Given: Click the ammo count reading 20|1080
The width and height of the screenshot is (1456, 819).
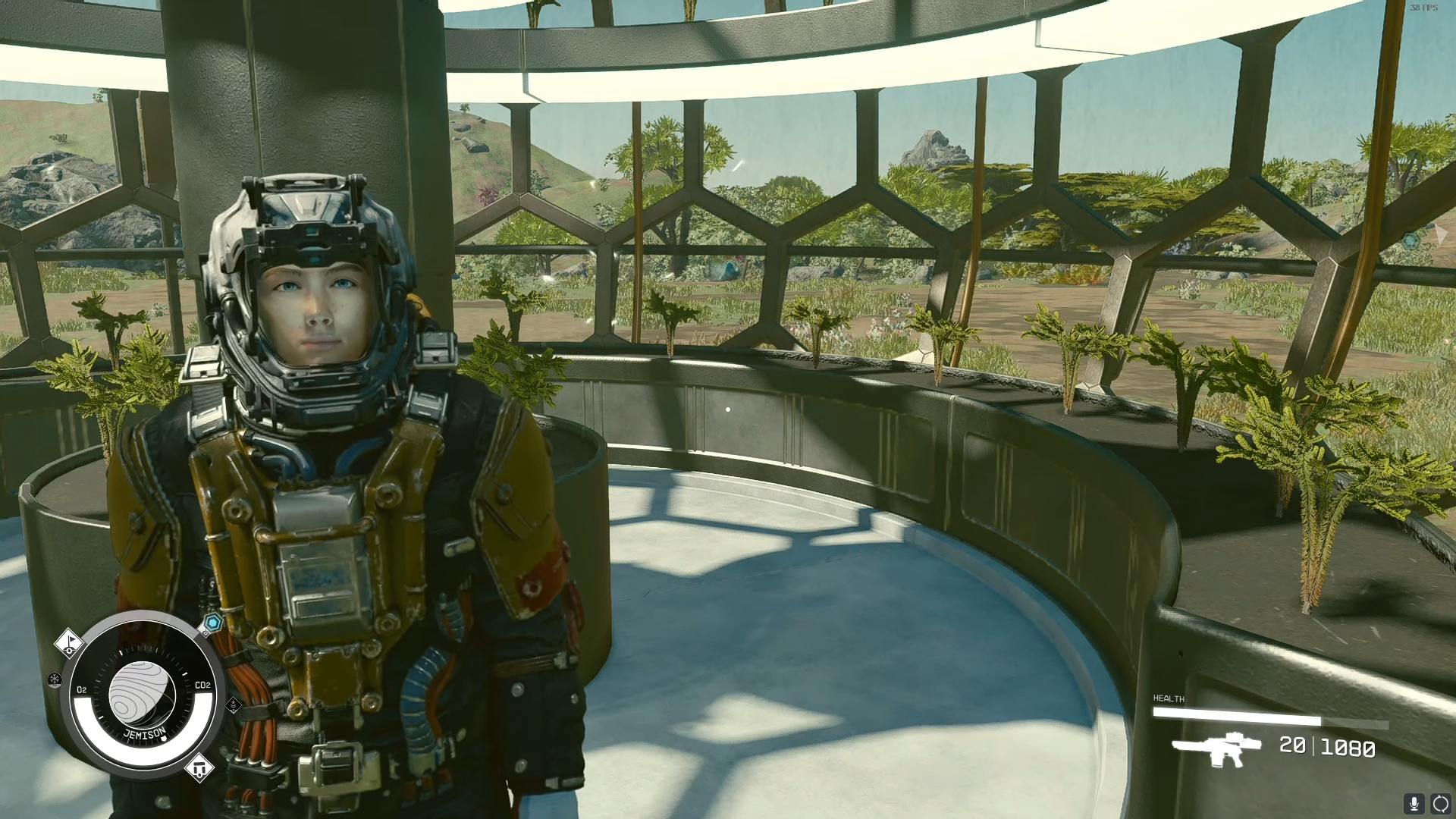Looking at the screenshot, I should [x=1328, y=747].
